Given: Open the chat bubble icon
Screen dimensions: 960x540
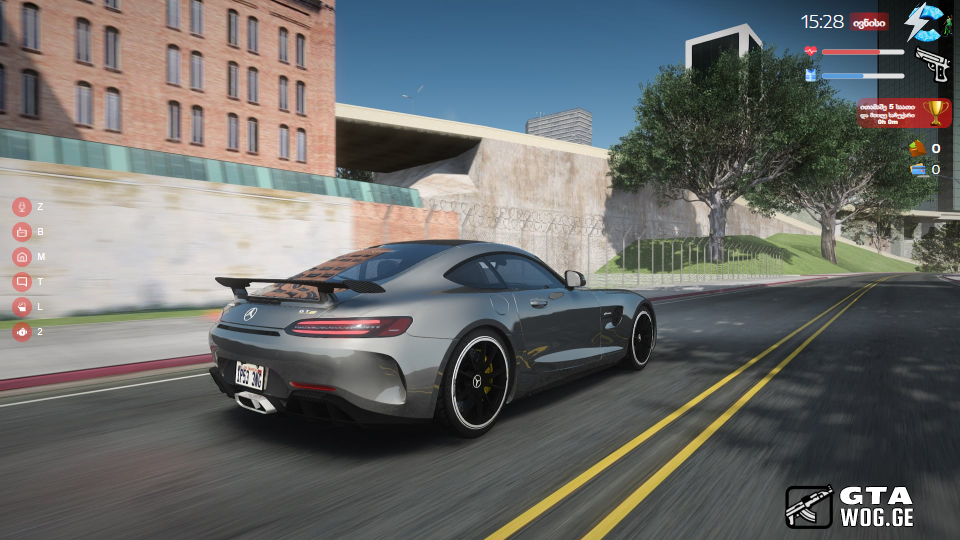Looking at the screenshot, I should click(x=21, y=282).
